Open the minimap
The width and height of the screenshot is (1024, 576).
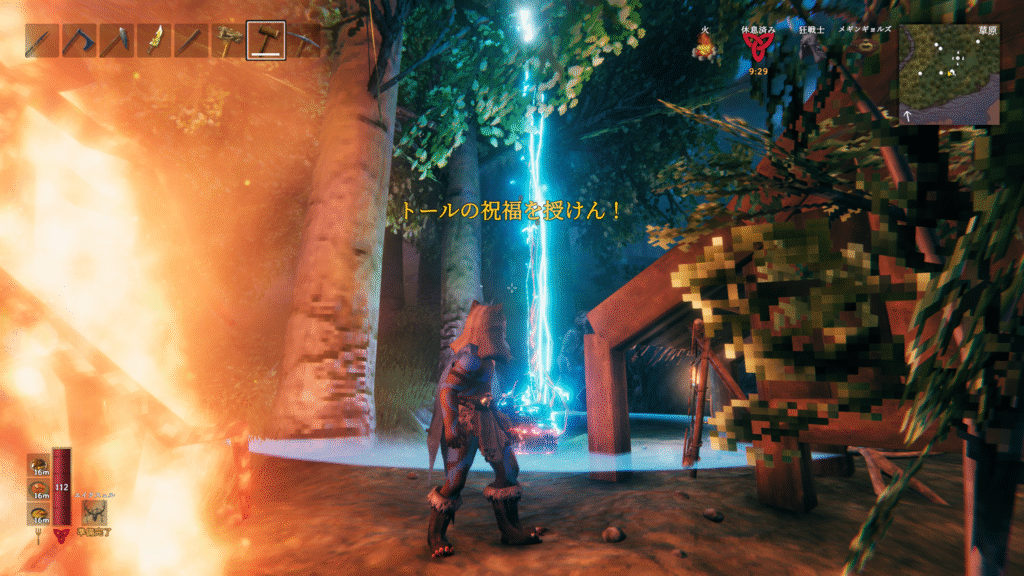tap(948, 74)
